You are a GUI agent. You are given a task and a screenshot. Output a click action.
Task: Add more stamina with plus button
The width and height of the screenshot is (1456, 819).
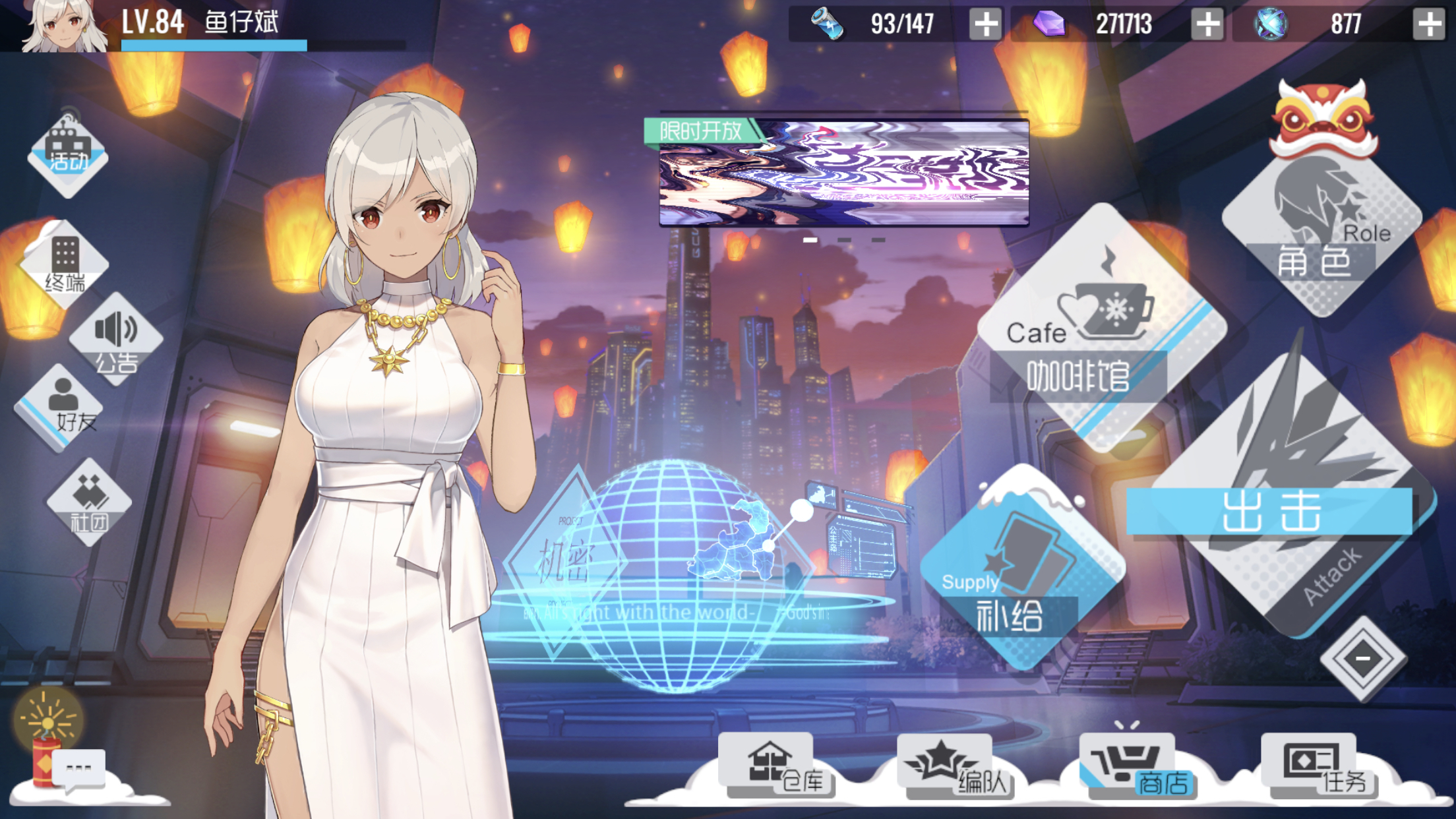tap(985, 24)
